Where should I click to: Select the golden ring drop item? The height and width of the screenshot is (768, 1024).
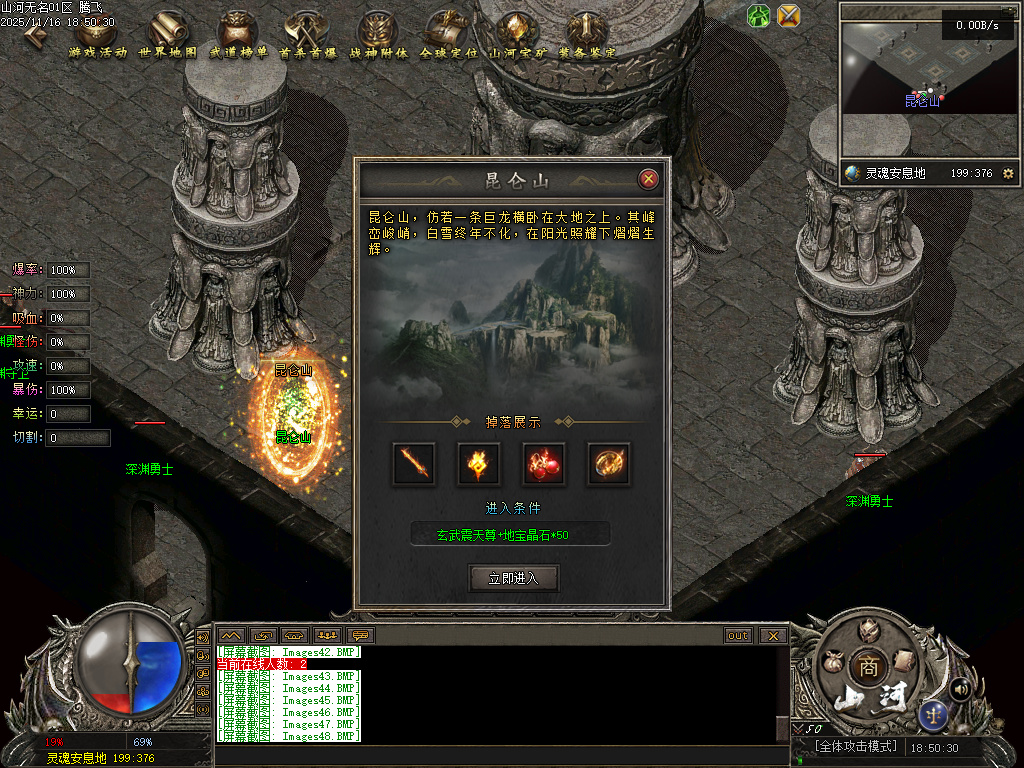(609, 463)
